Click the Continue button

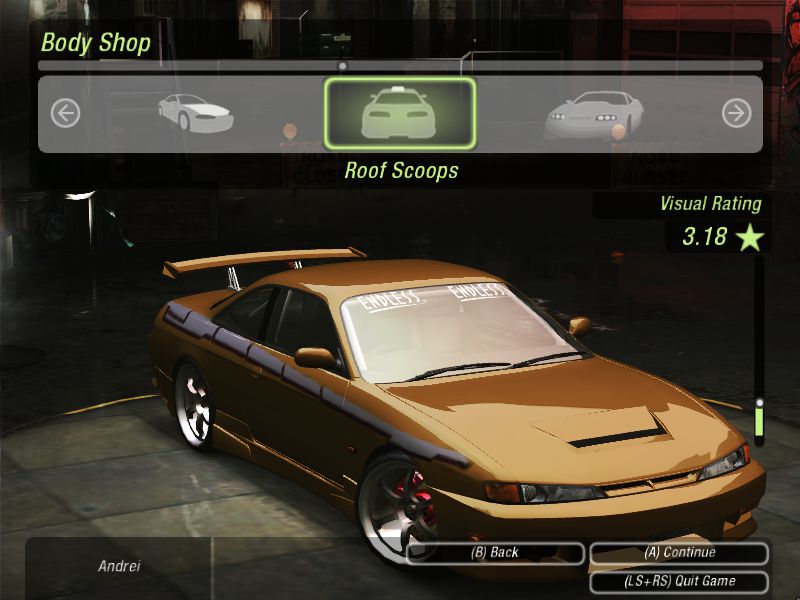(680, 553)
